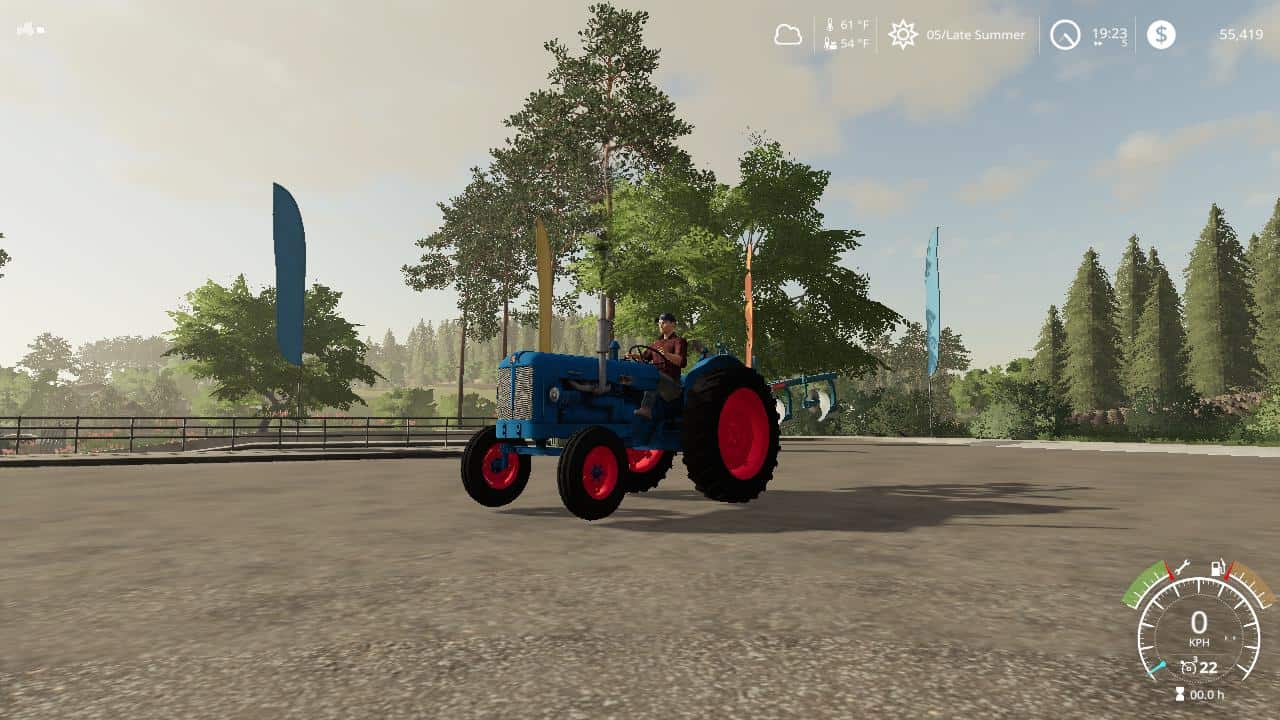Open the 05/Late Summer season display
The image size is (1280, 720).
975,35
